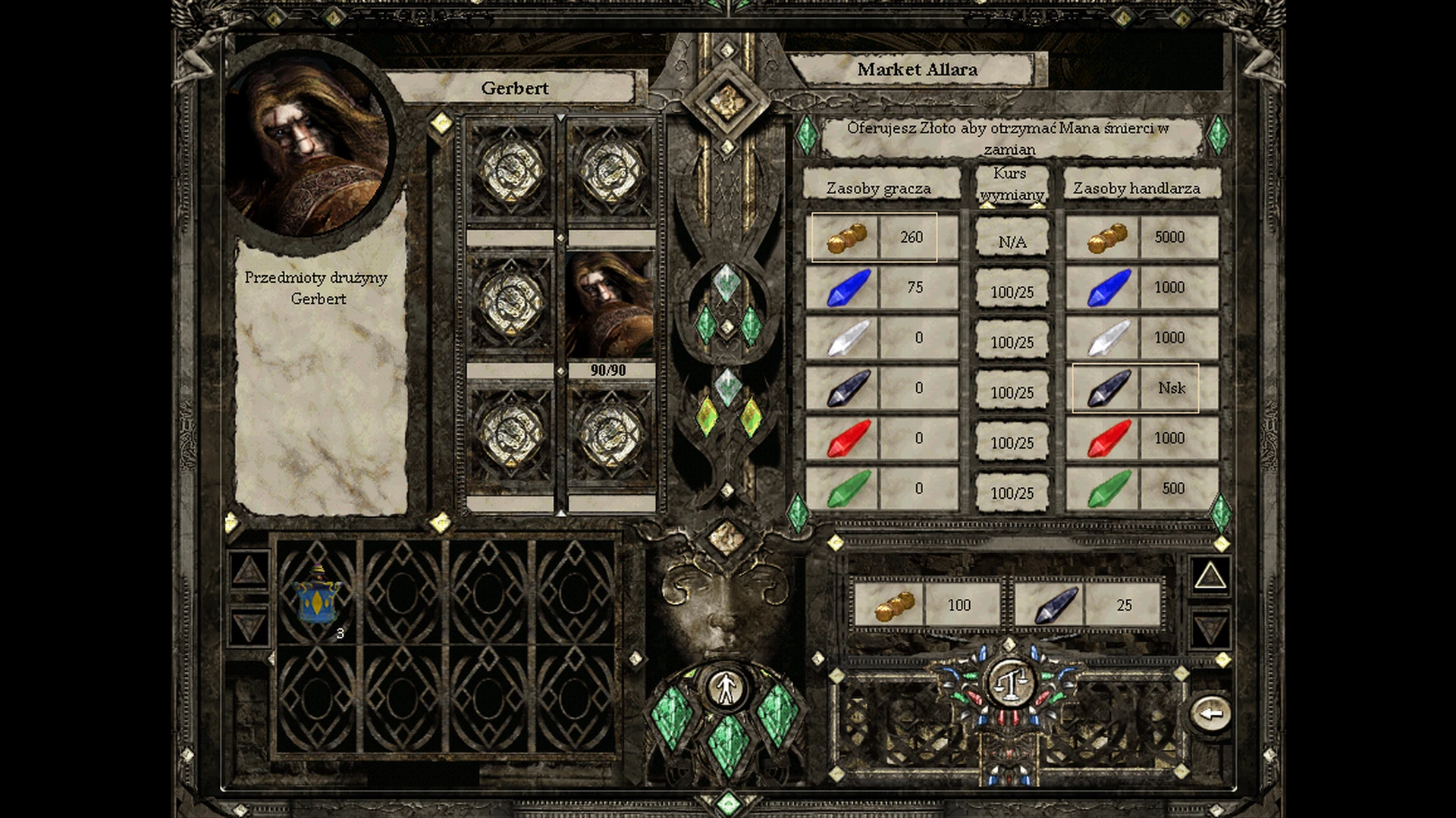Click the exchange rate 100/25 for blue mana
Image resolution: width=1456 pixels, height=818 pixels.
pos(1012,292)
